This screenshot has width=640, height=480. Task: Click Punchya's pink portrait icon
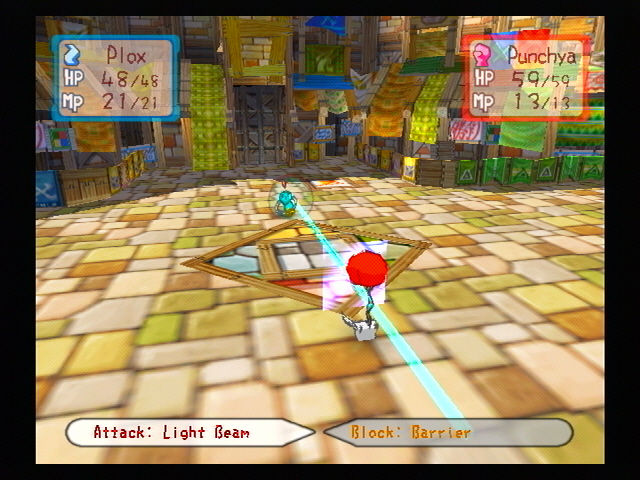[x=482, y=52]
